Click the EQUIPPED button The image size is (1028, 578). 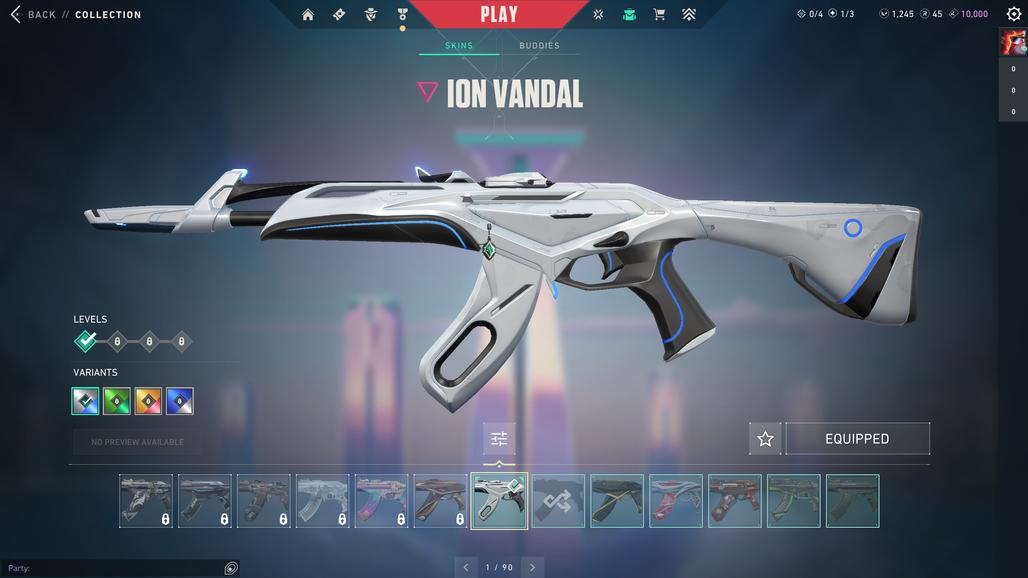pyautogui.click(x=857, y=439)
